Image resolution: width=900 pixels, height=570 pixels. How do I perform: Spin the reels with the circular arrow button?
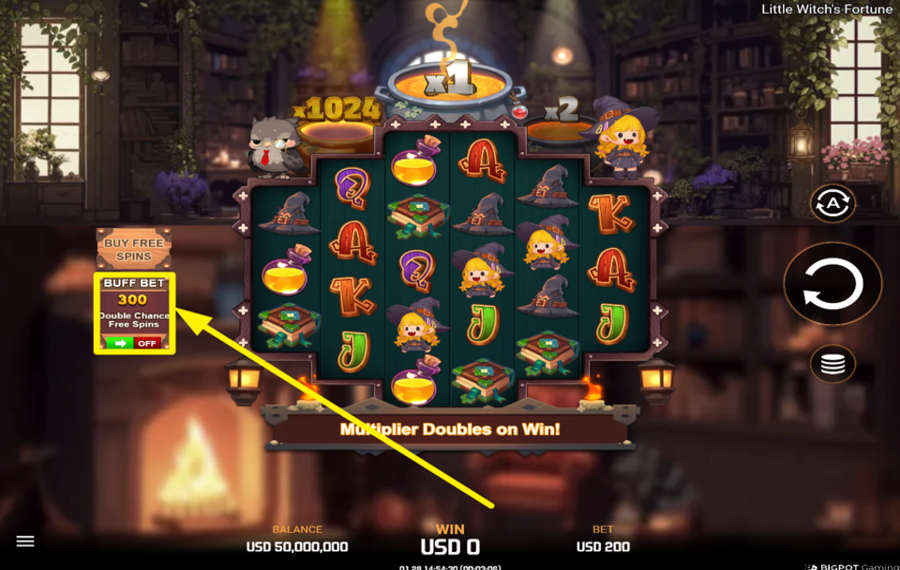[x=832, y=285]
